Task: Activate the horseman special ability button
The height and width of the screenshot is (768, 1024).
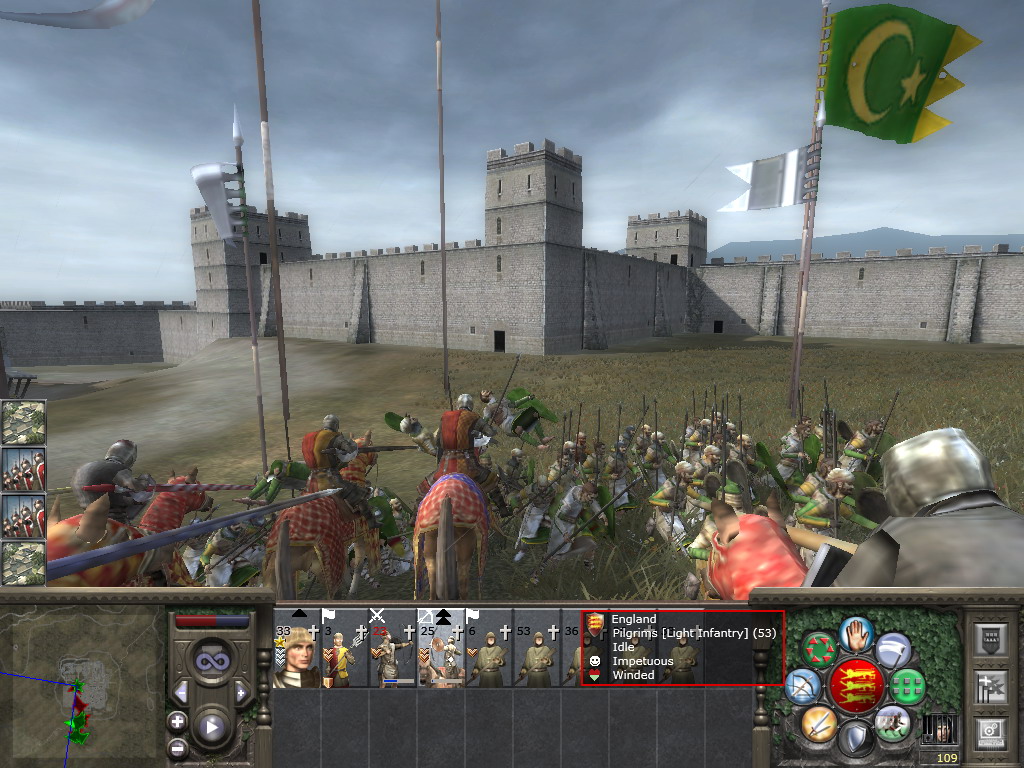Action: click(x=892, y=723)
